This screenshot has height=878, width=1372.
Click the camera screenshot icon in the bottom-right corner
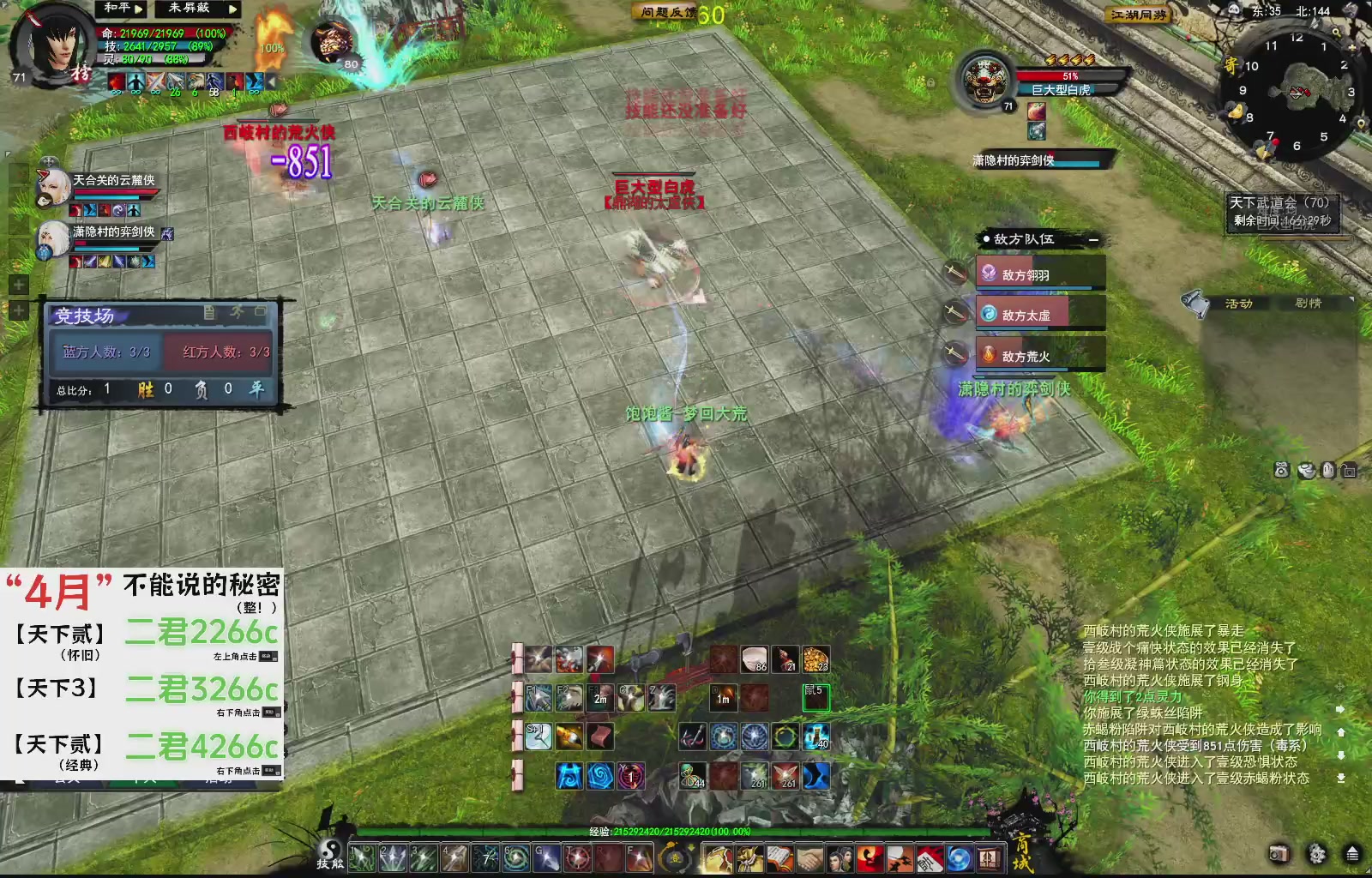click(x=1280, y=853)
